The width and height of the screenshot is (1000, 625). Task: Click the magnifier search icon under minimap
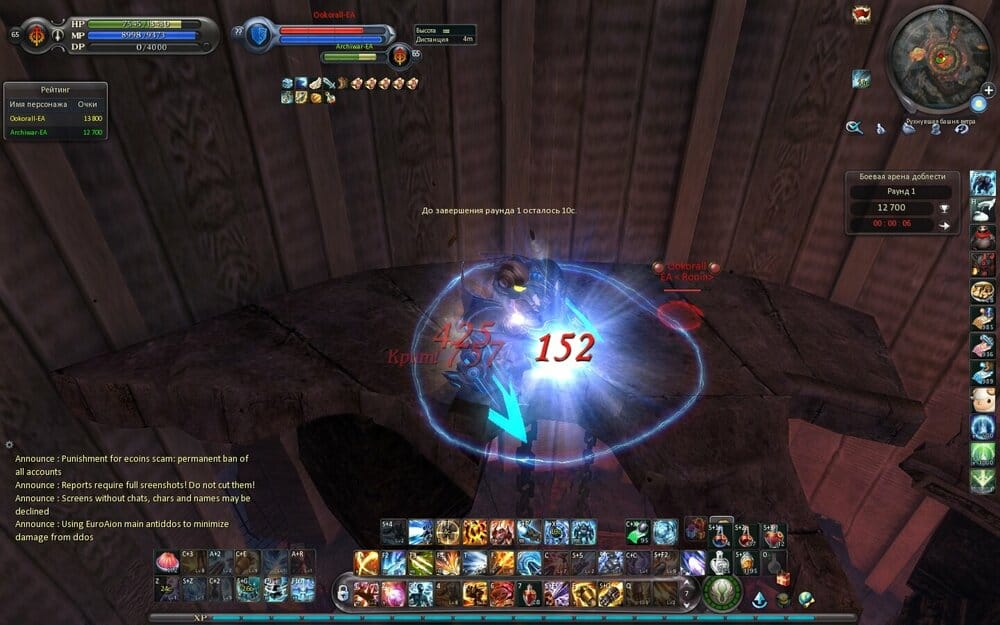pyautogui.click(x=854, y=127)
